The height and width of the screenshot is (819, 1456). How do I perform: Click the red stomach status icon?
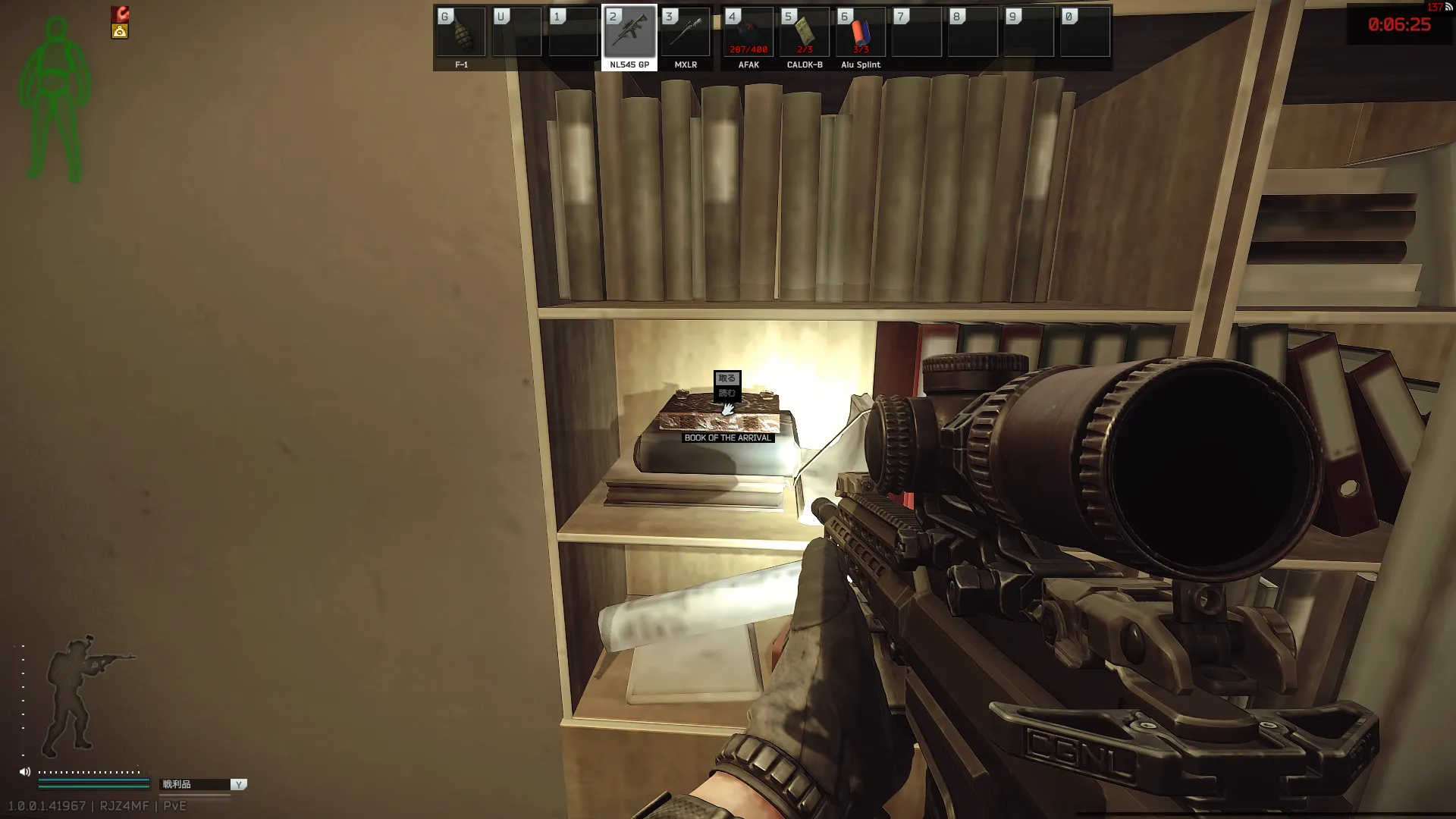(x=120, y=14)
